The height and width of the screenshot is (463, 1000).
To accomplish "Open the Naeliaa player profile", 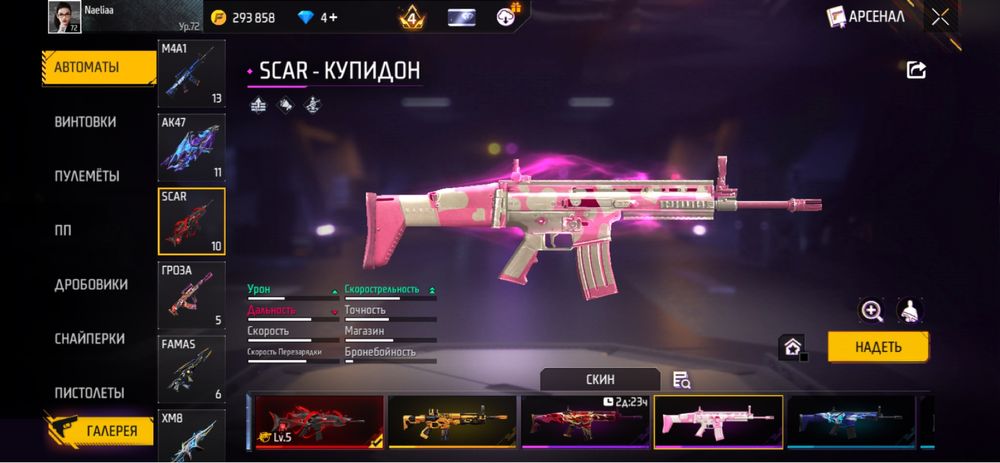I will [x=64, y=16].
